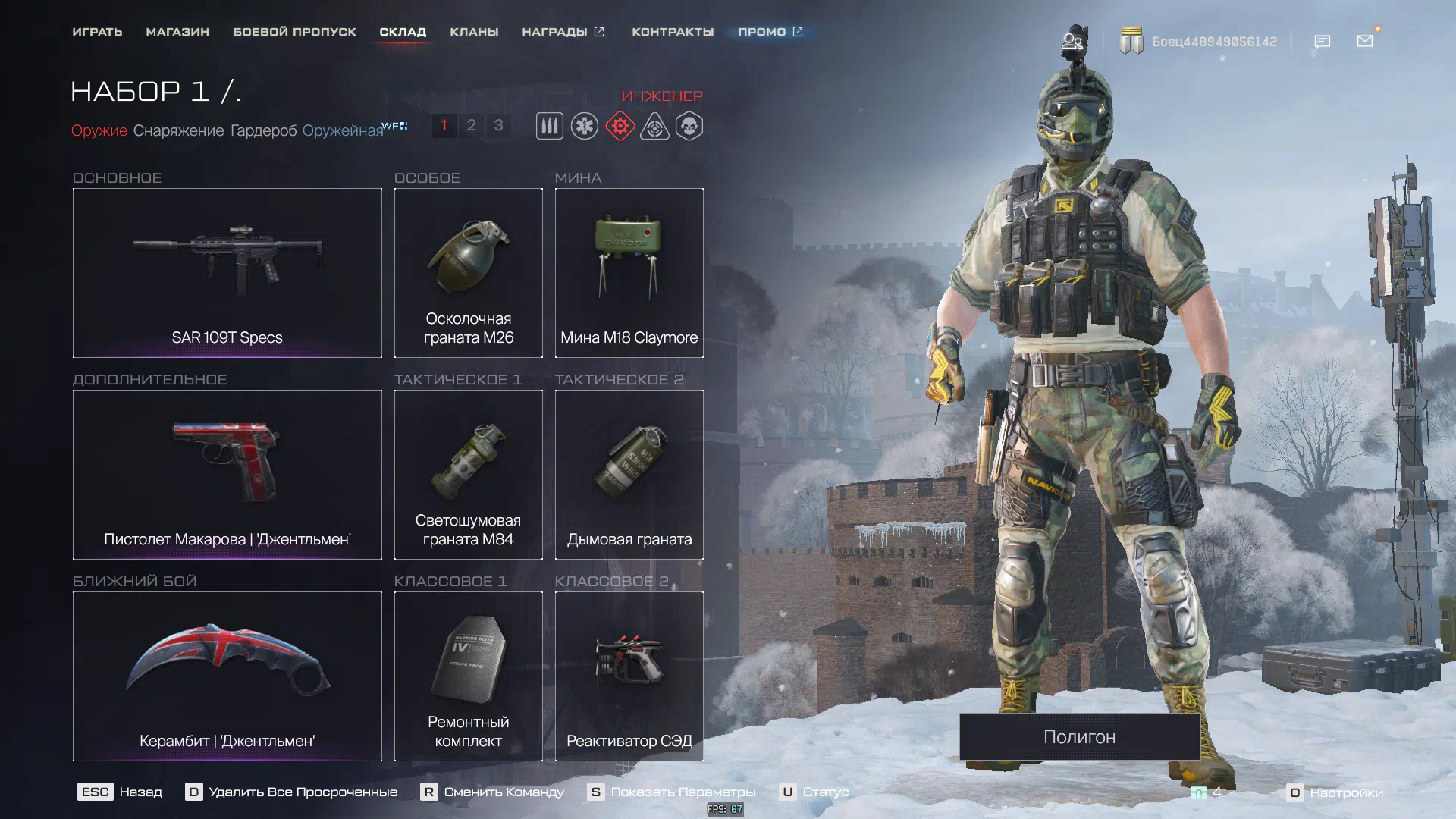The height and width of the screenshot is (819, 1456).
Task: Open the mail envelope inbox
Action: tap(1365, 41)
